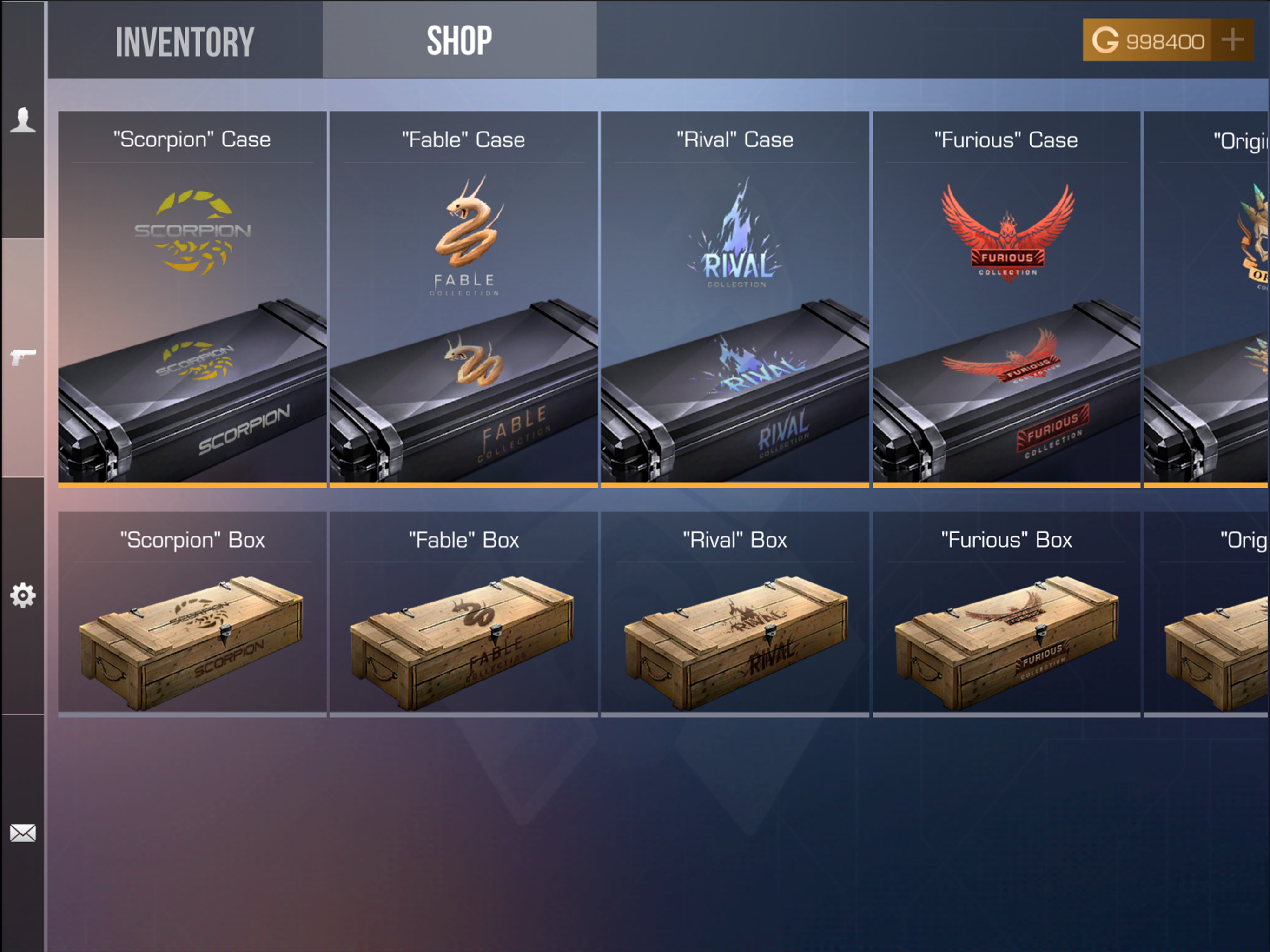Open the player profile icon

[23, 120]
